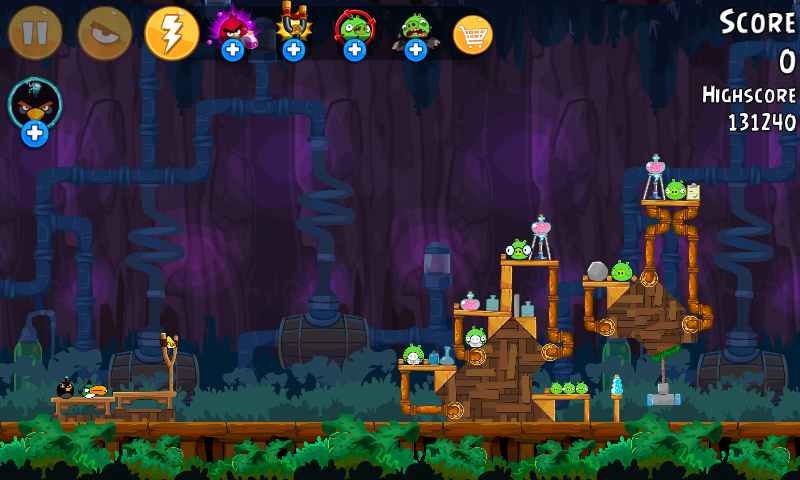The width and height of the screenshot is (800, 480).
Task: Activate the Mighty Eagle eye button
Action: (105, 33)
